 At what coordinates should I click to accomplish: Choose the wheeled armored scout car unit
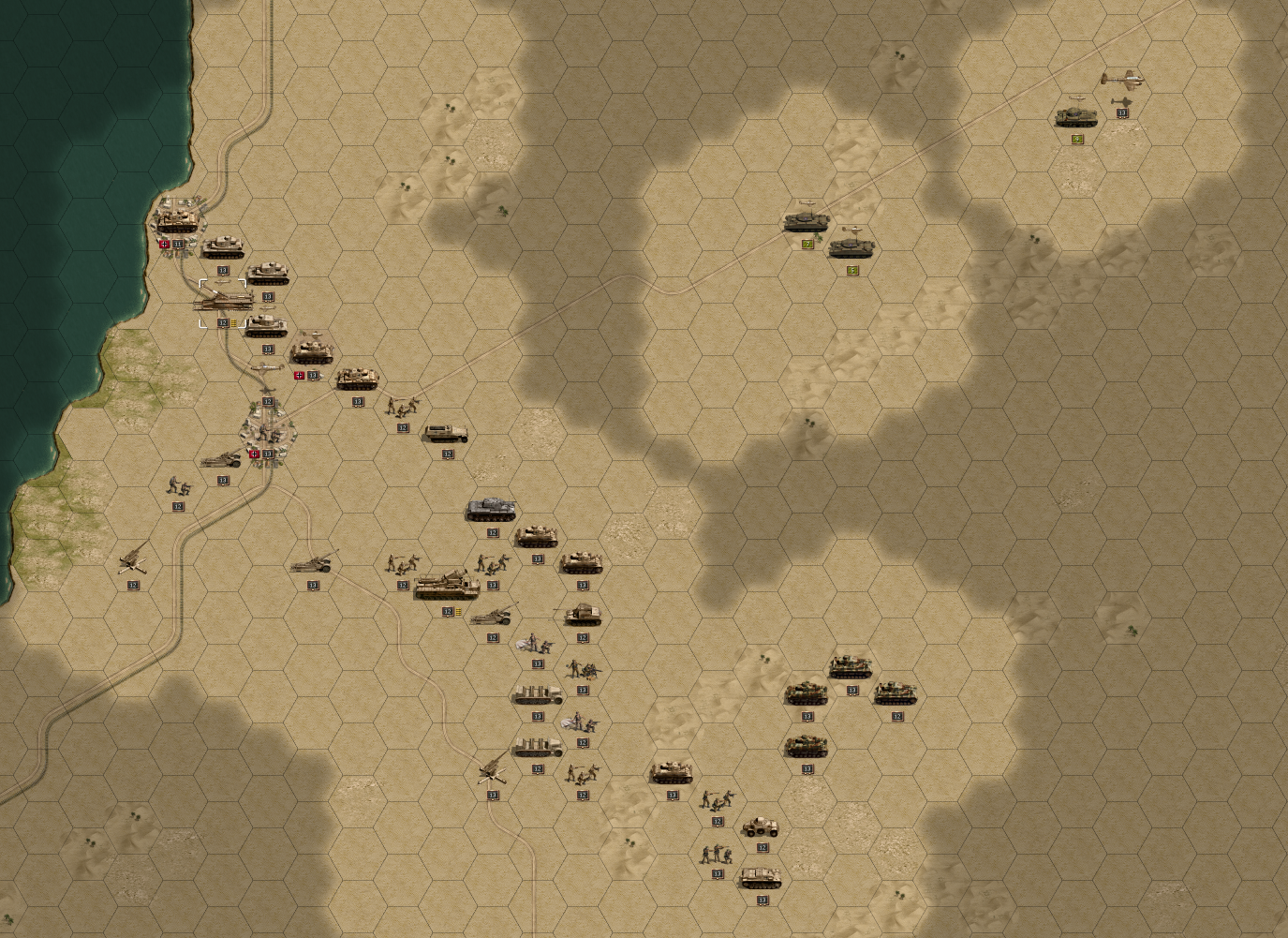[761, 826]
